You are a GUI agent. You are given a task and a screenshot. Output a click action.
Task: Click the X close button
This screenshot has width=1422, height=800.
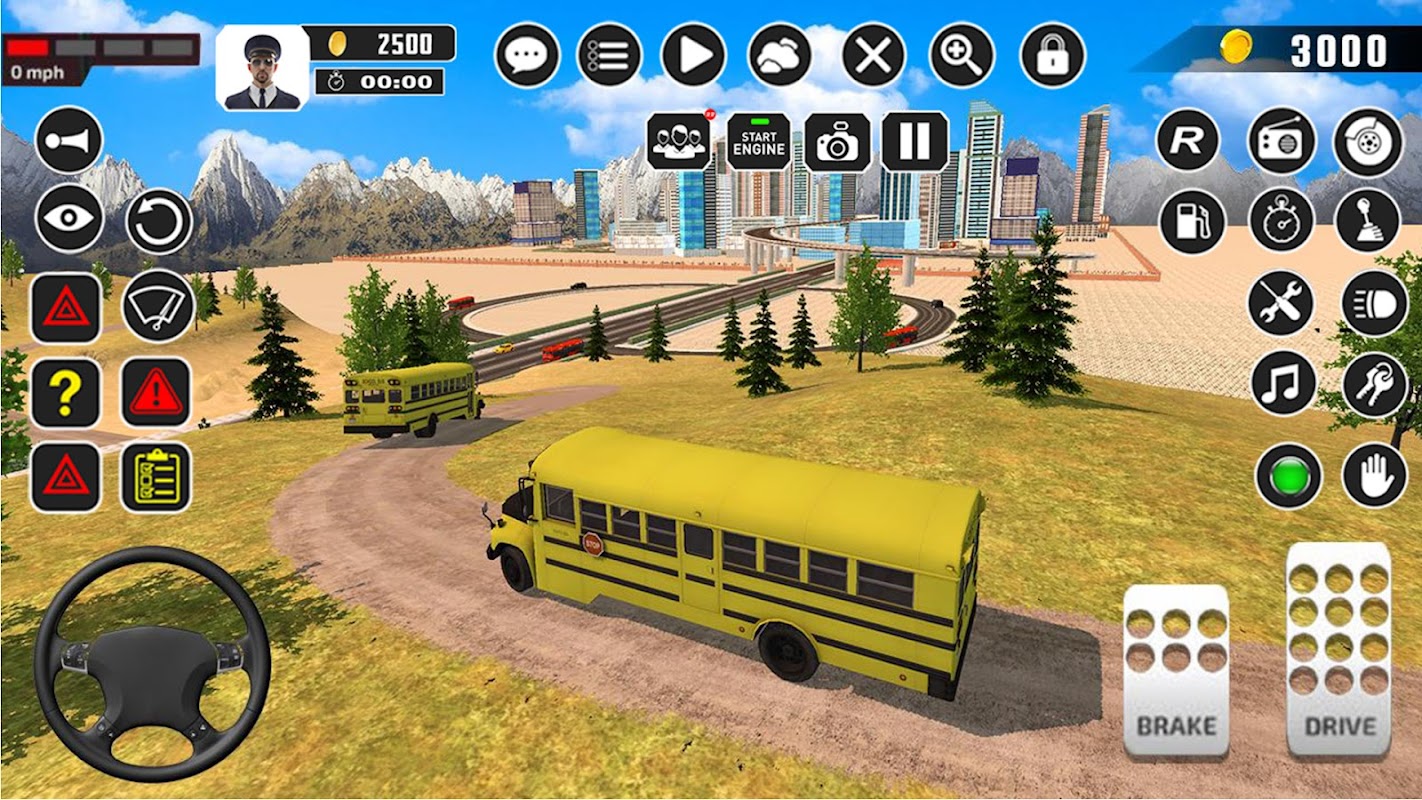tap(873, 55)
